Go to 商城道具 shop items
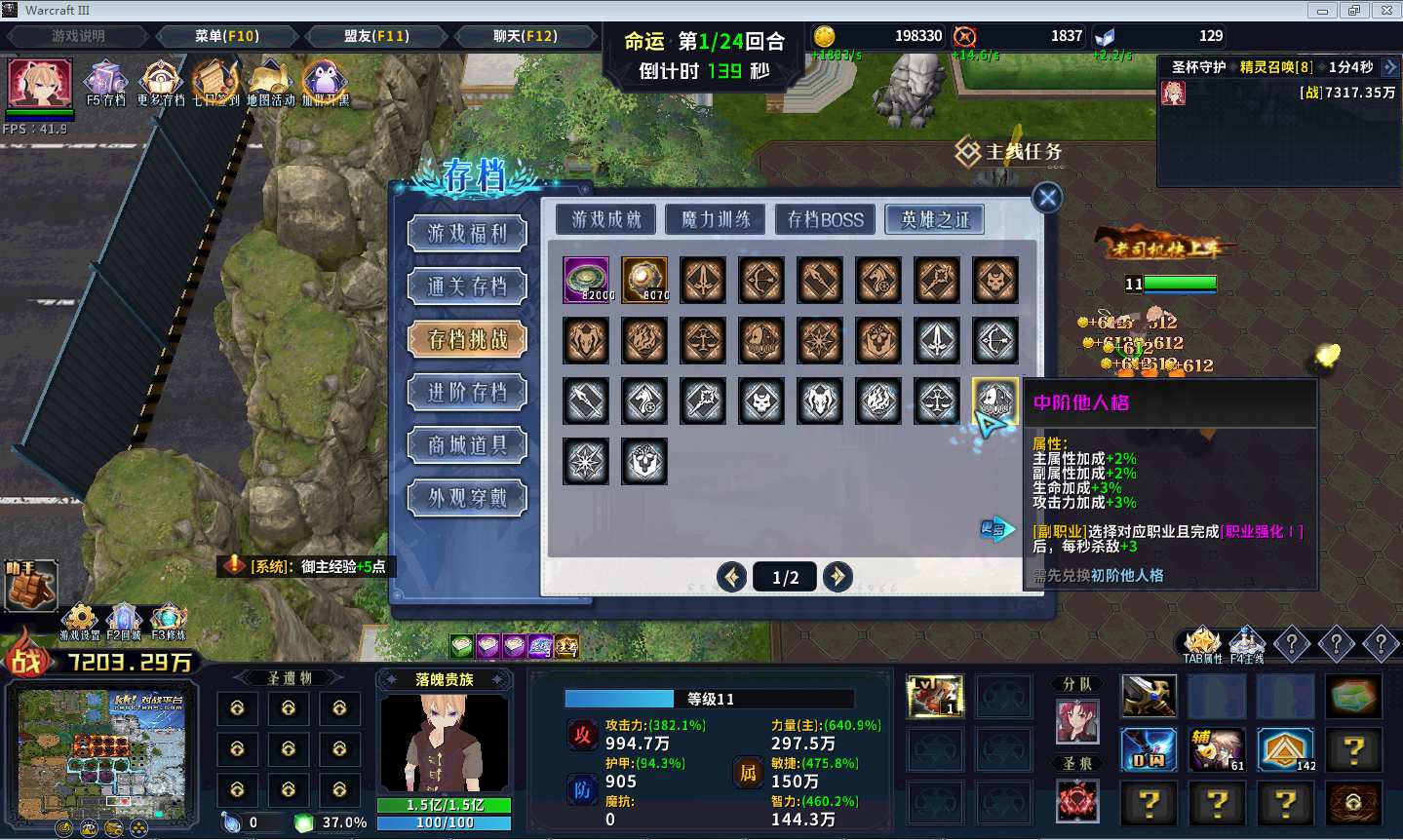The height and width of the screenshot is (840, 1403). 468,445
